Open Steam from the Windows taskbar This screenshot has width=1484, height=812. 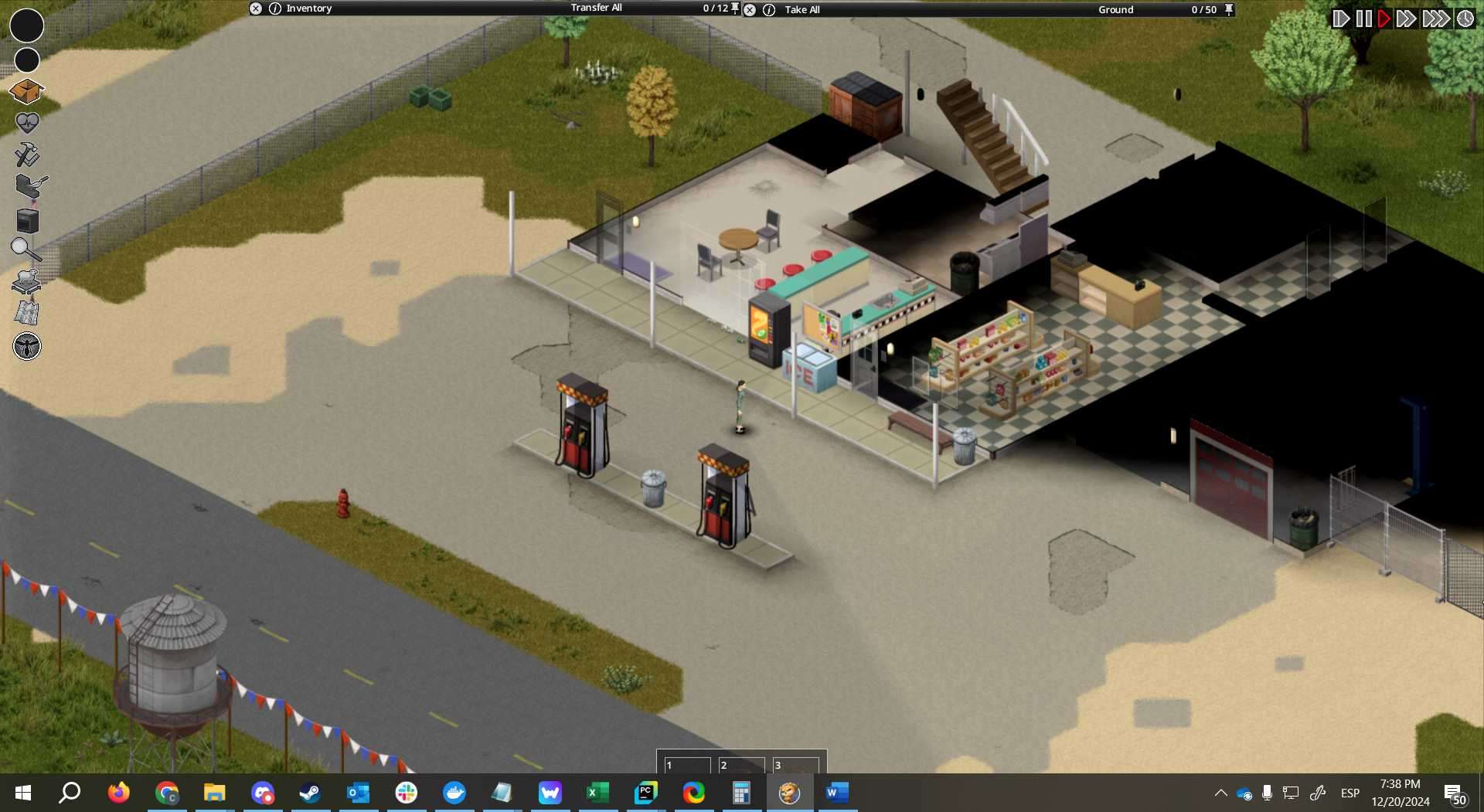310,793
